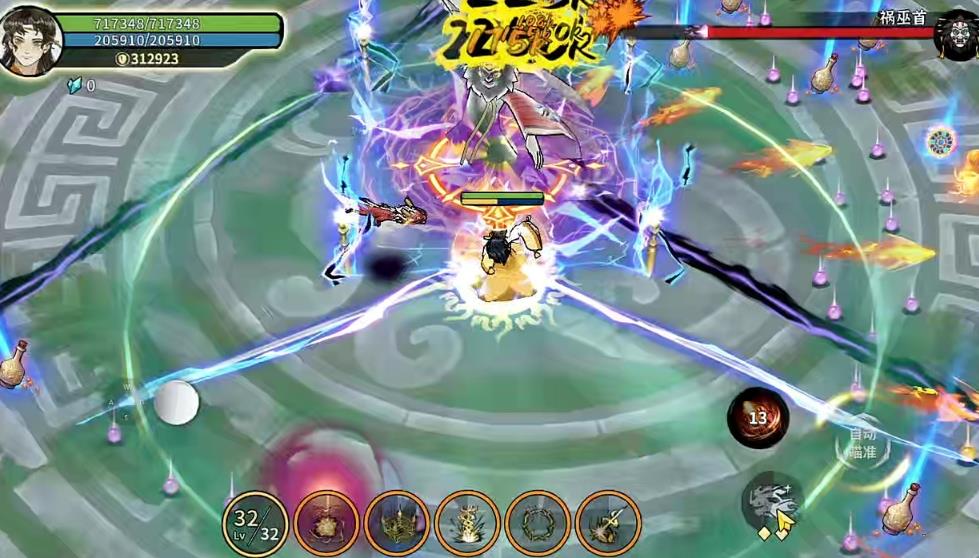Open the level 32 indicator circle
Image resolution: width=979 pixels, height=558 pixels.
[255, 522]
